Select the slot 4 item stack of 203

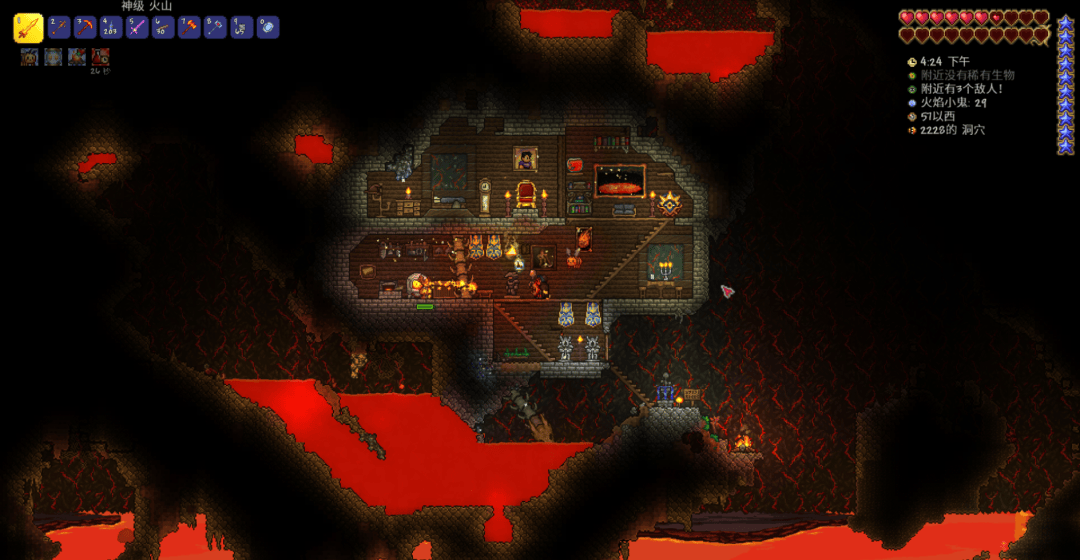click(x=112, y=27)
